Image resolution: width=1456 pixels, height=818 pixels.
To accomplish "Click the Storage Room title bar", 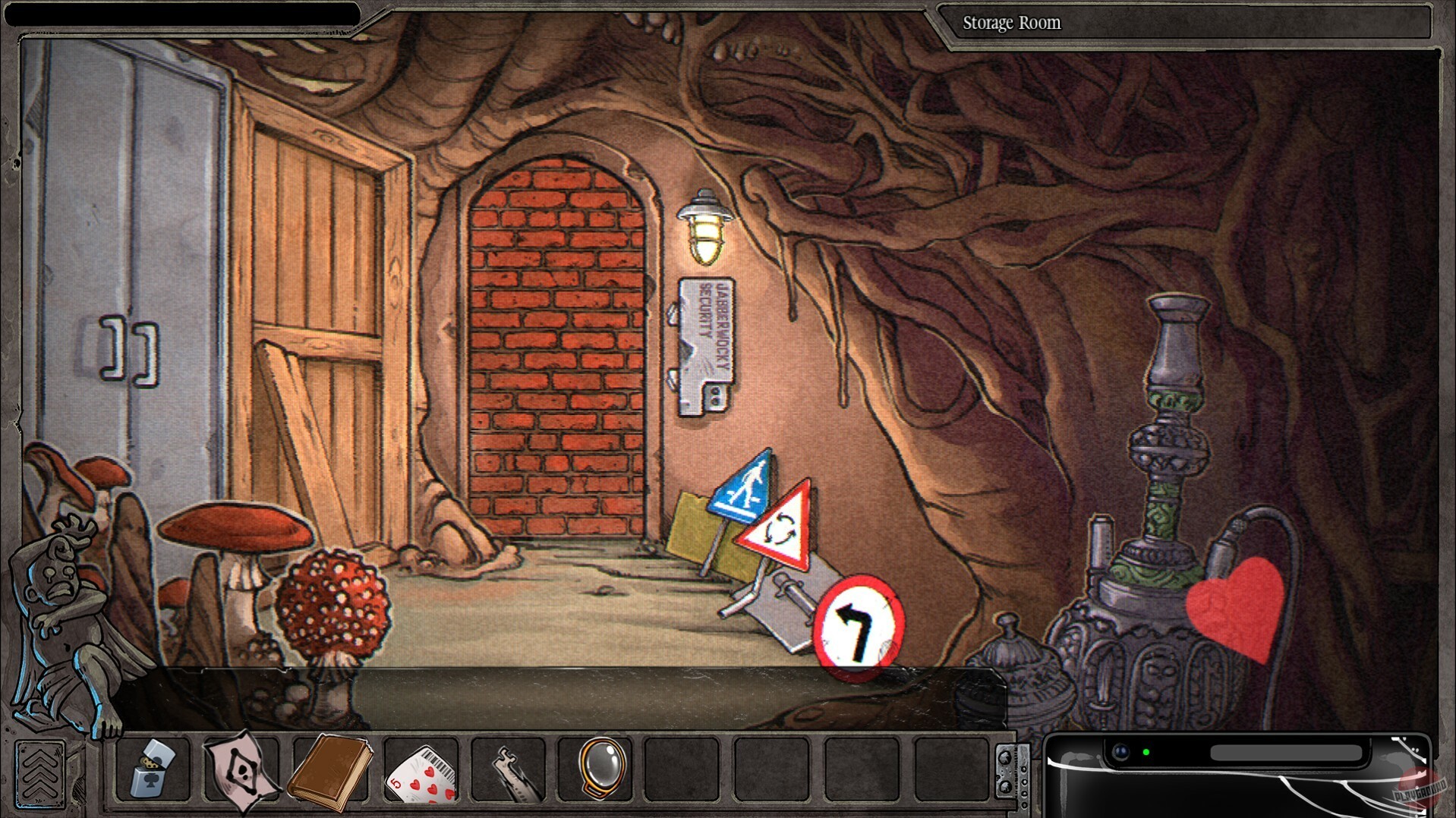I will coord(1012,22).
